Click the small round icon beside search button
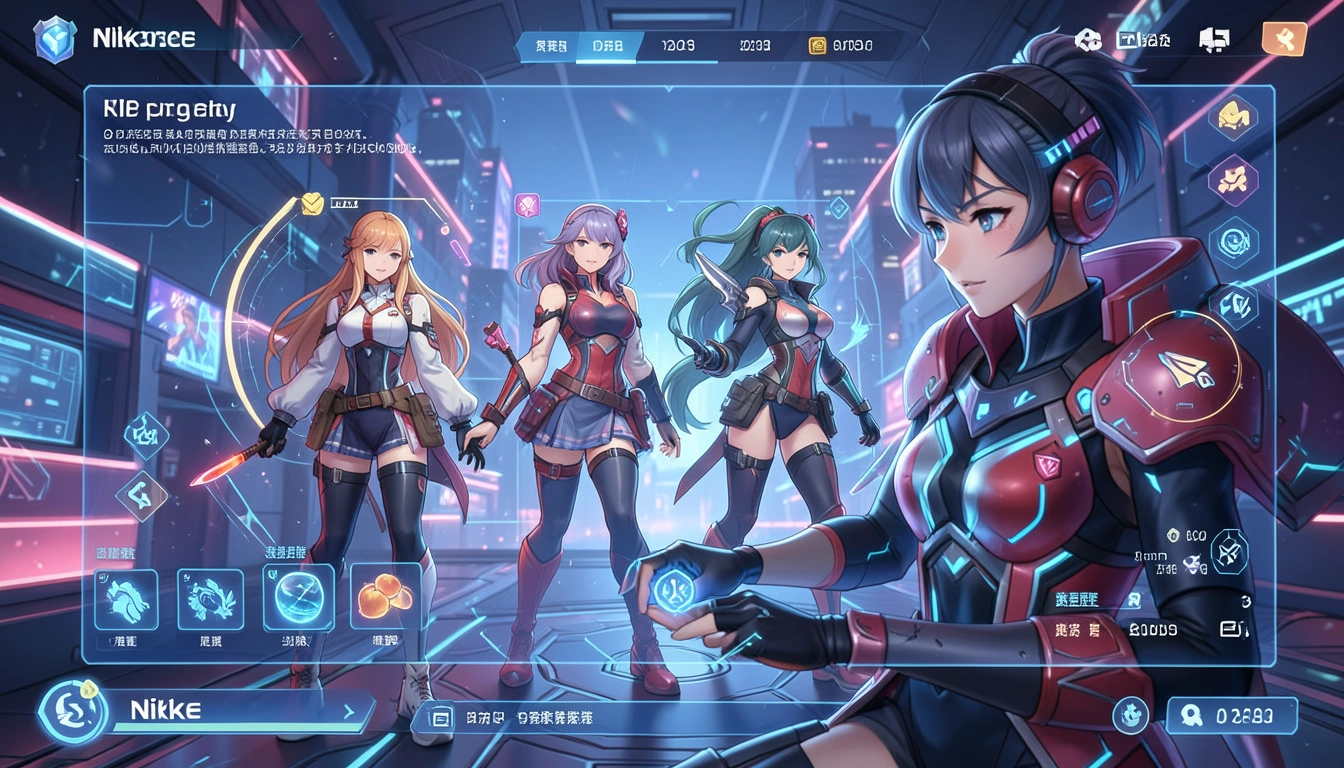Viewport: 1344px width, 768px height. tap(1130, 715)
